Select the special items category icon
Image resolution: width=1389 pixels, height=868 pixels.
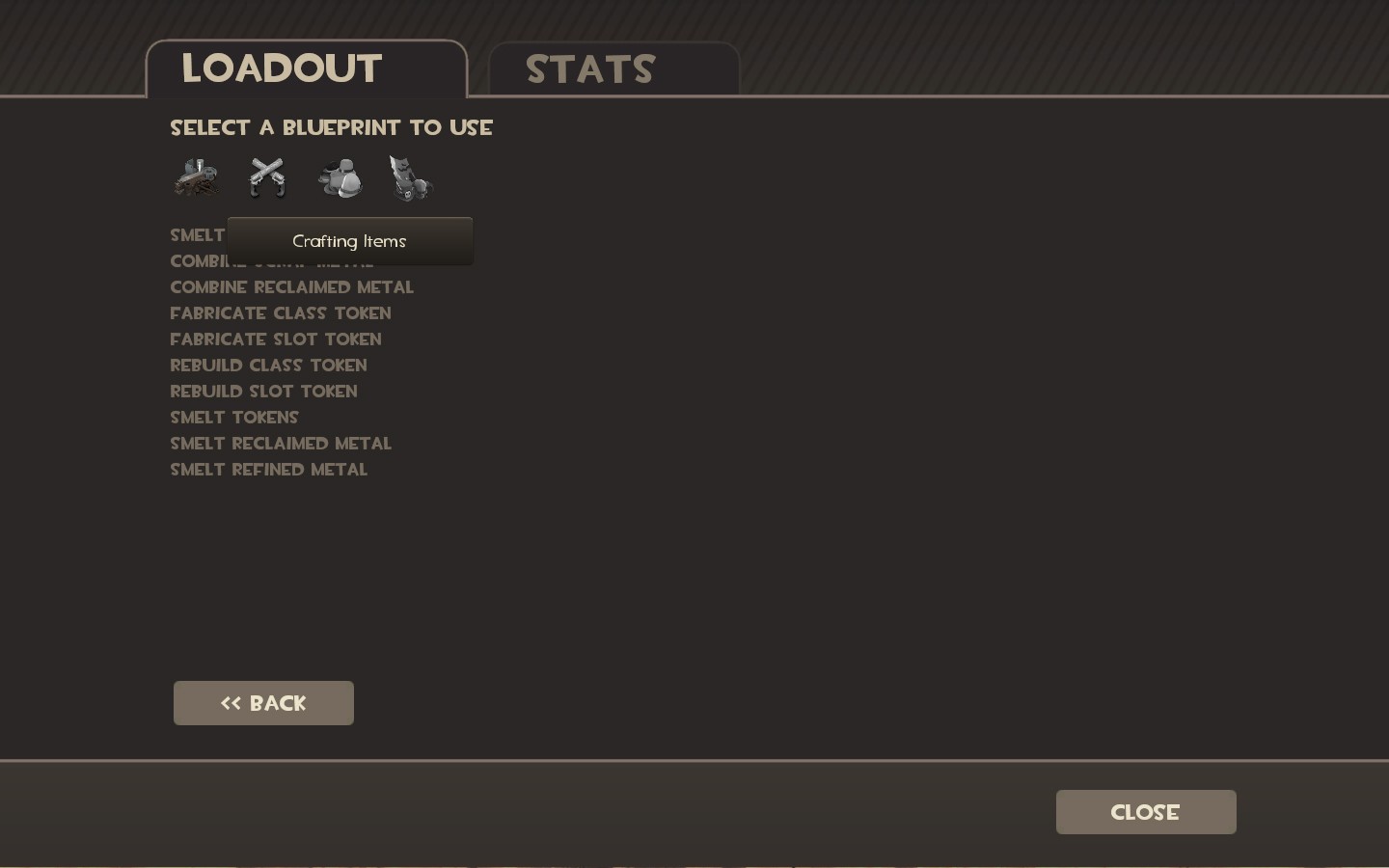coord(410,177)
